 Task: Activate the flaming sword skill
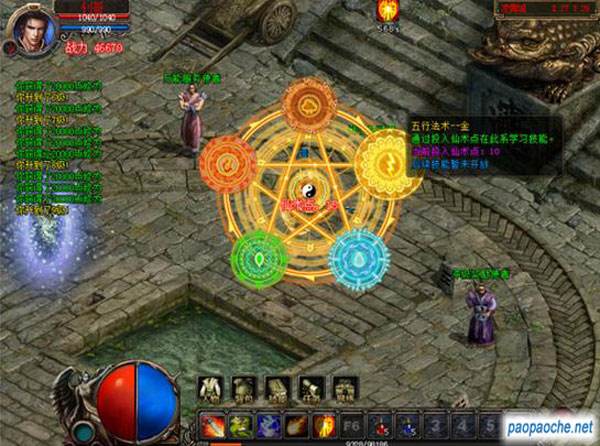(x=212, y=424)
